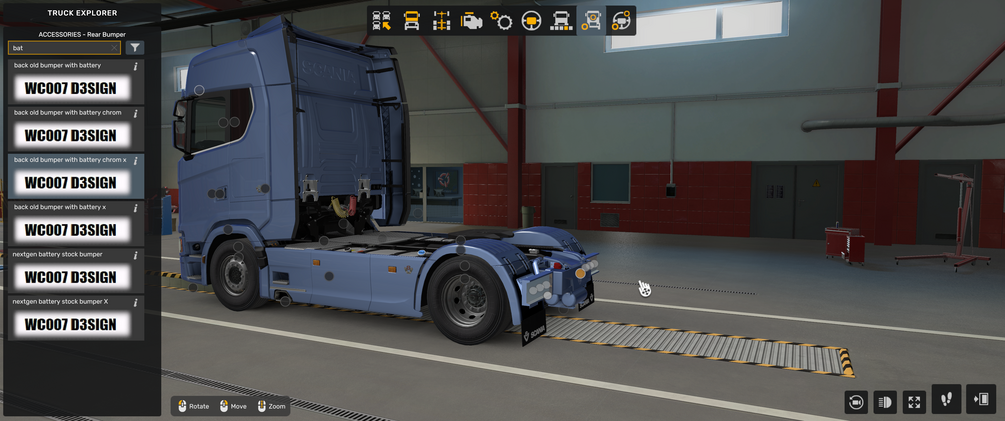Click the accessory search field containing "bat"
This screenshot has height=421, width=1005.
coord(58,47)
